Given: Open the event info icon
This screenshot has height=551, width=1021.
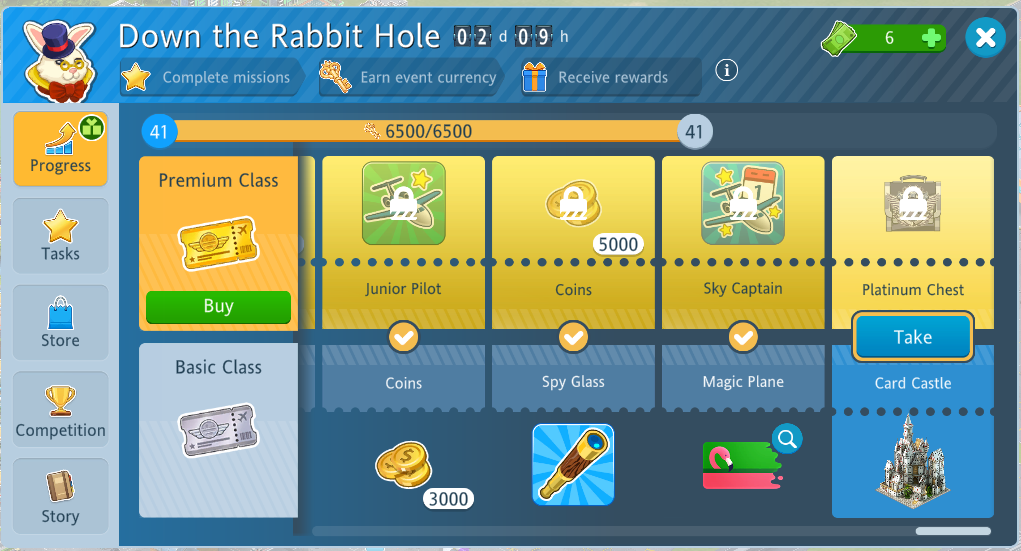Looking at the screenshot, I should pos(727,70).
